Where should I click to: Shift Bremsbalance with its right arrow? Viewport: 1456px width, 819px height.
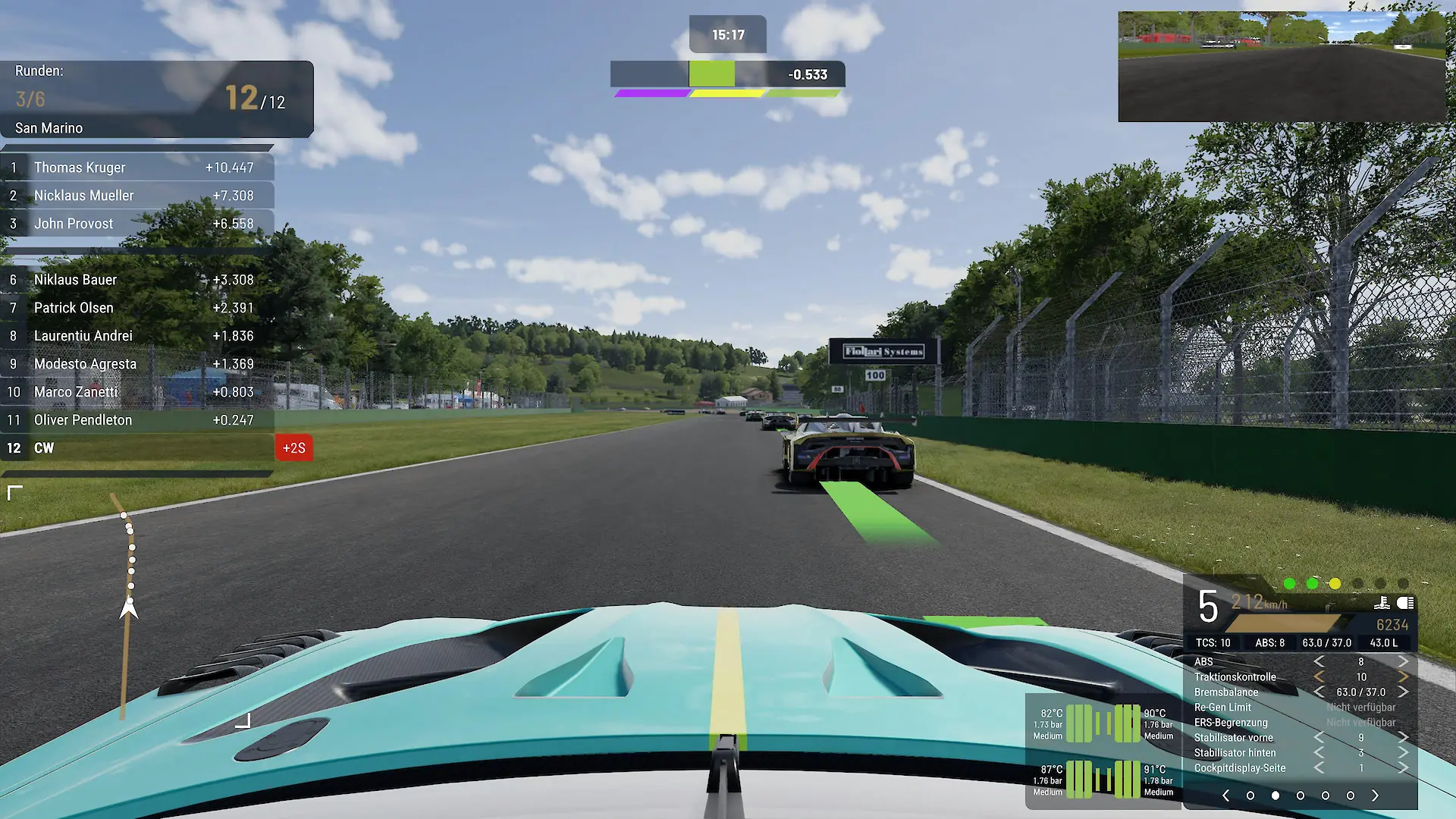tap(1403, 692)
